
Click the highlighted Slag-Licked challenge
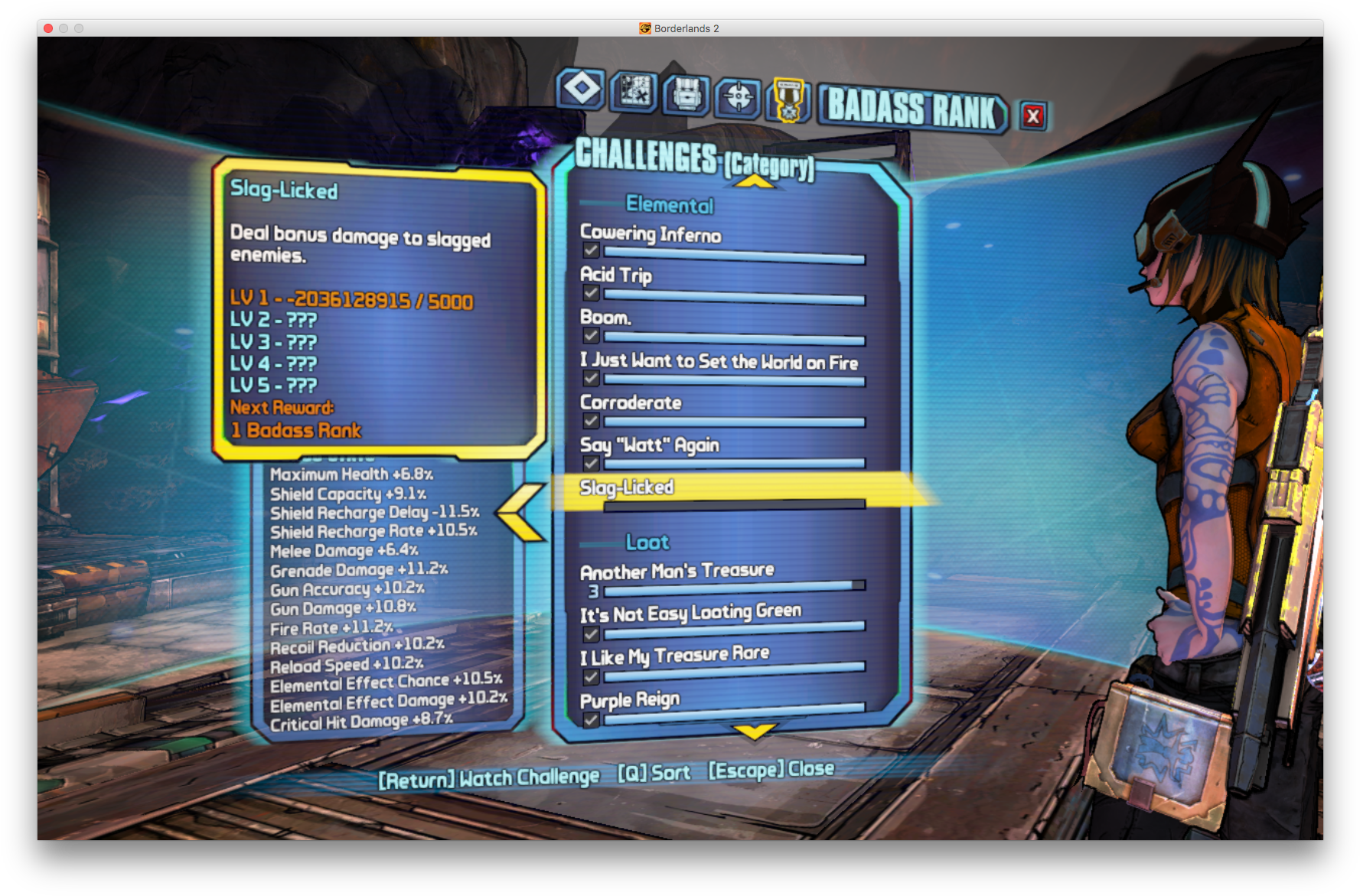pyautogui.click(x=627, y=487)
